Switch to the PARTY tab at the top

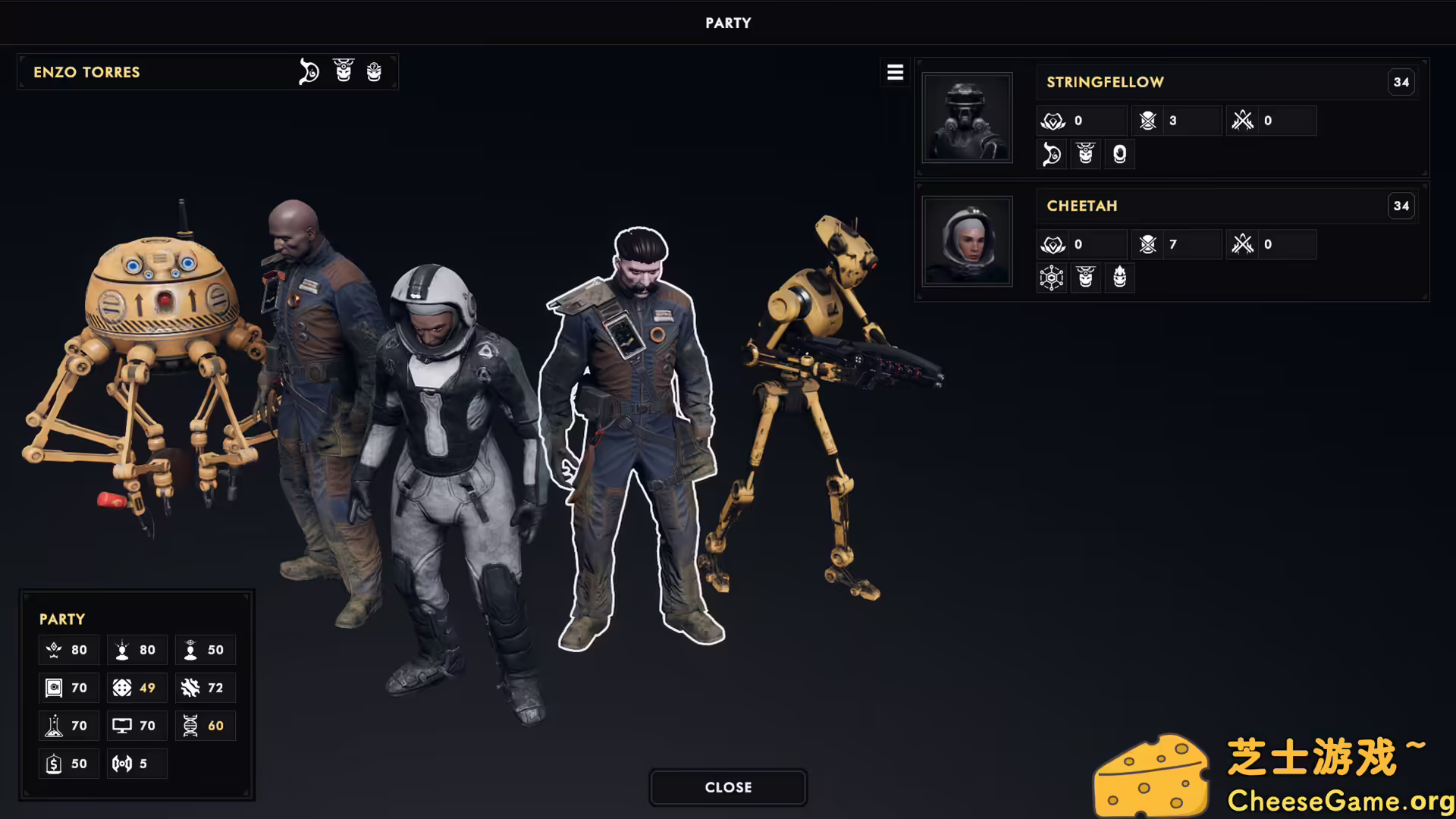click(727, 23)
